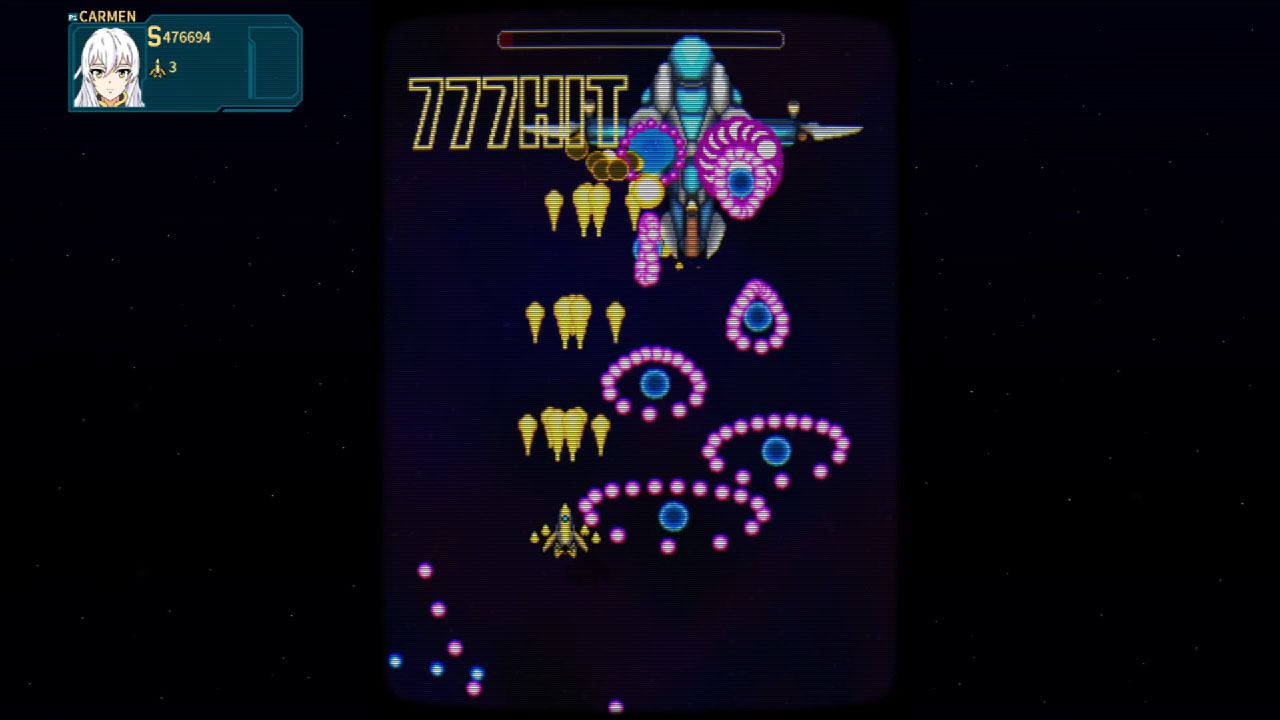This screenshot has width=1280, height=720.
Task: Click the yellow S score emblem
Action: tap(154, 37)
